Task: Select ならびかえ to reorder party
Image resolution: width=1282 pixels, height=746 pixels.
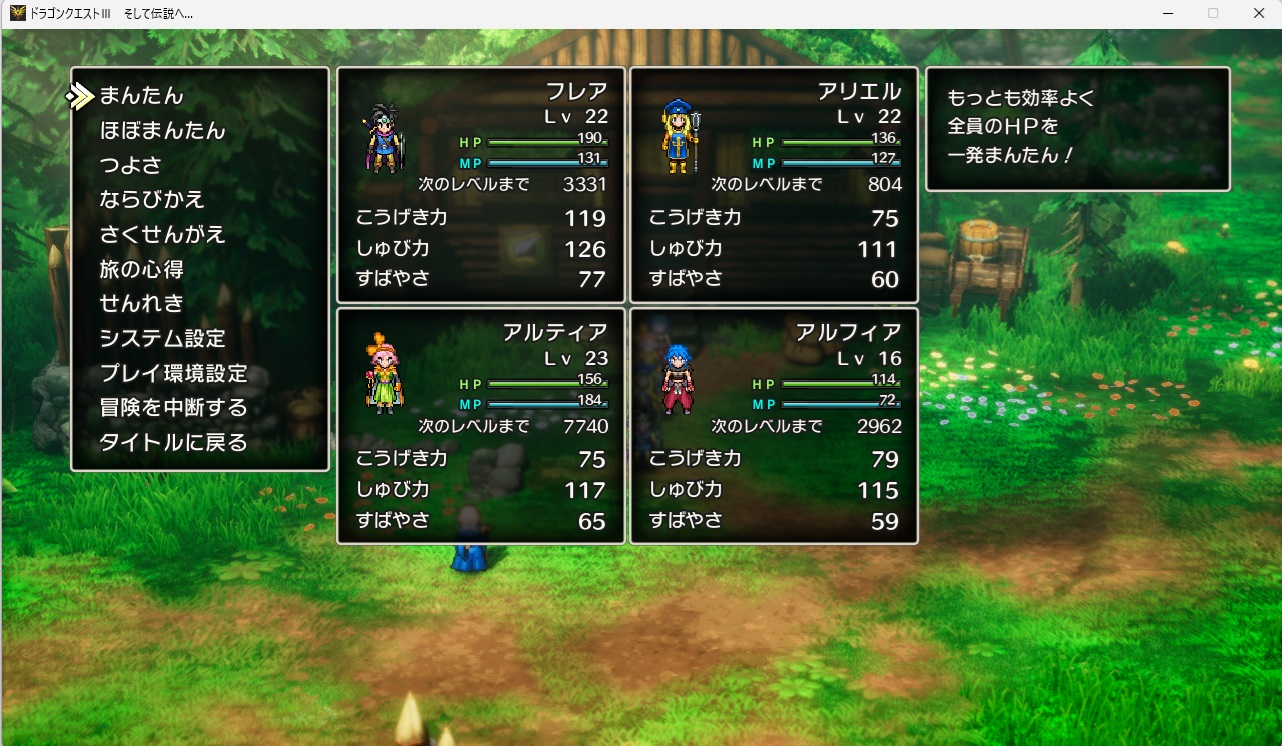Action: (x=152, y=200)
